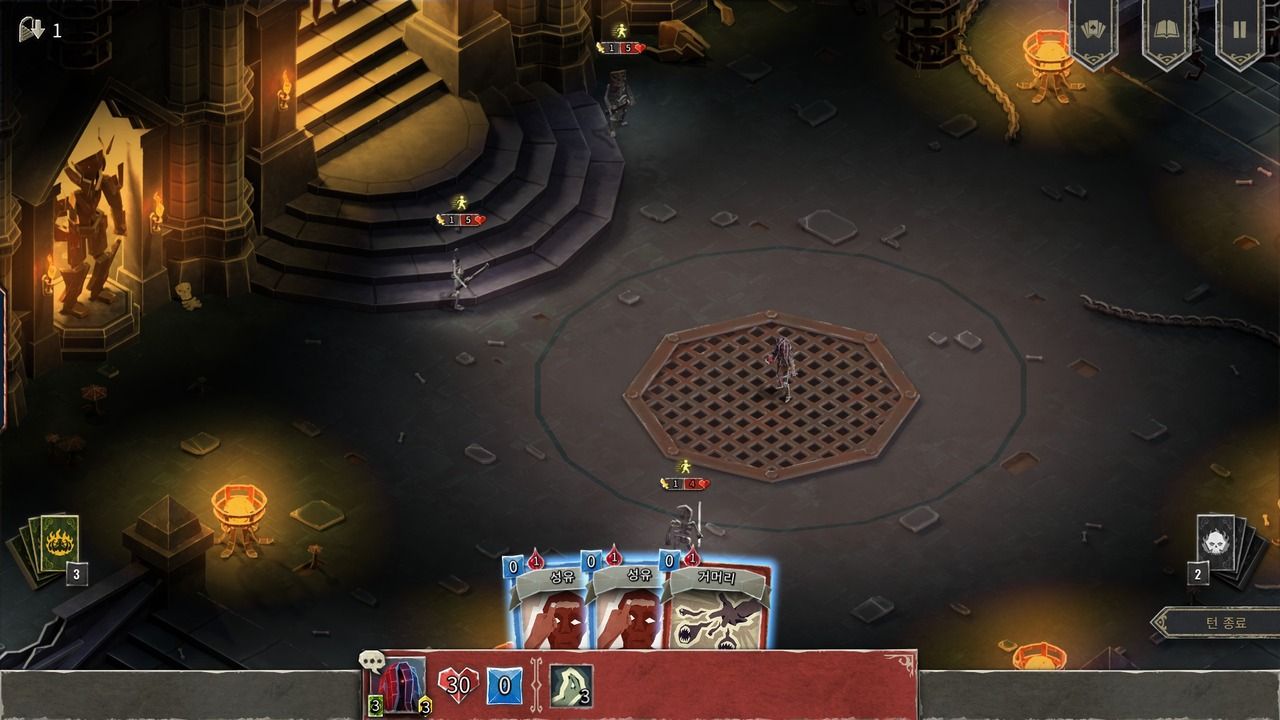
Task: Click the red hooded character portrait
Action: (399, 687)
